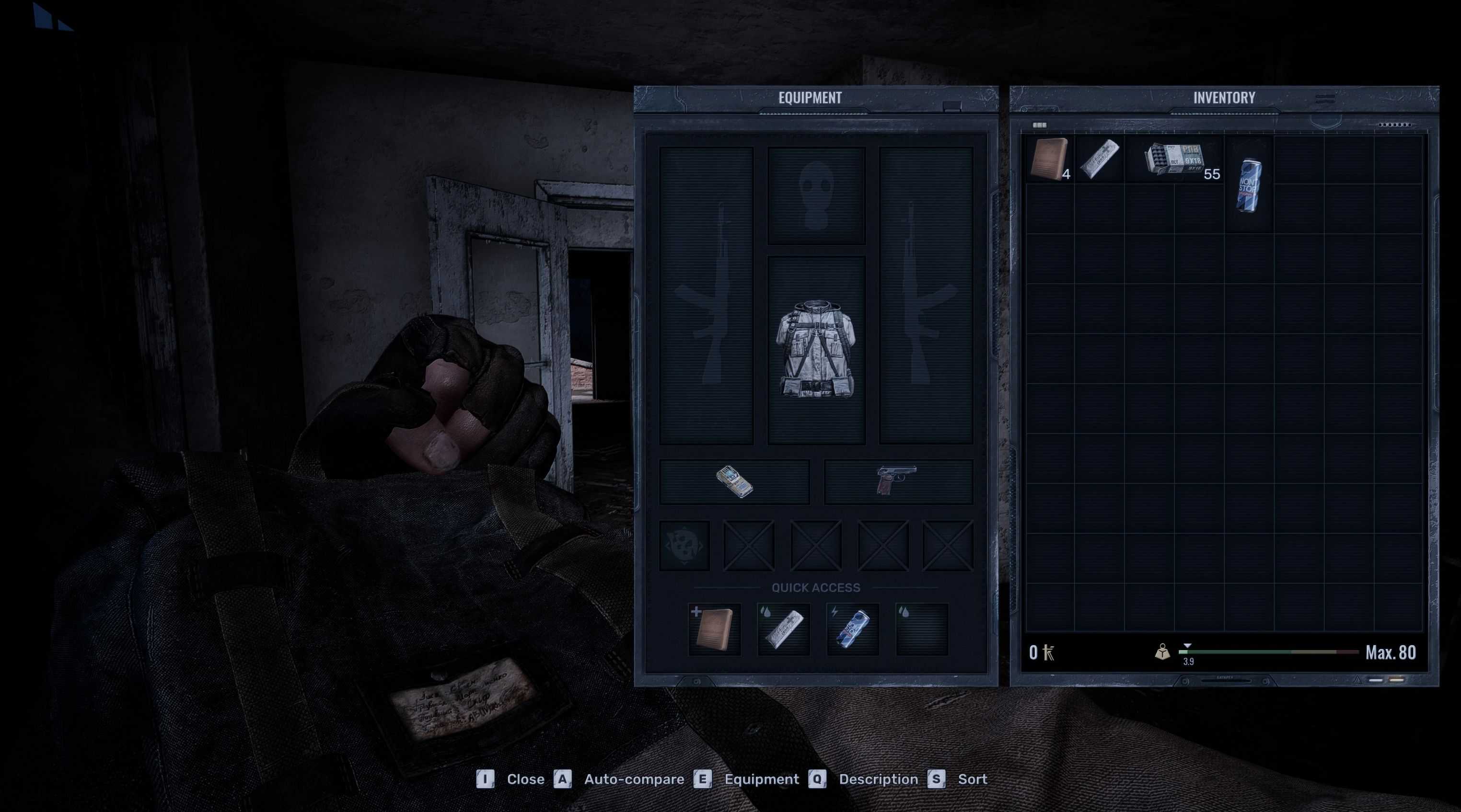Use the energy drink quick access slot
1461x812 pixels.
click(853, 629)
